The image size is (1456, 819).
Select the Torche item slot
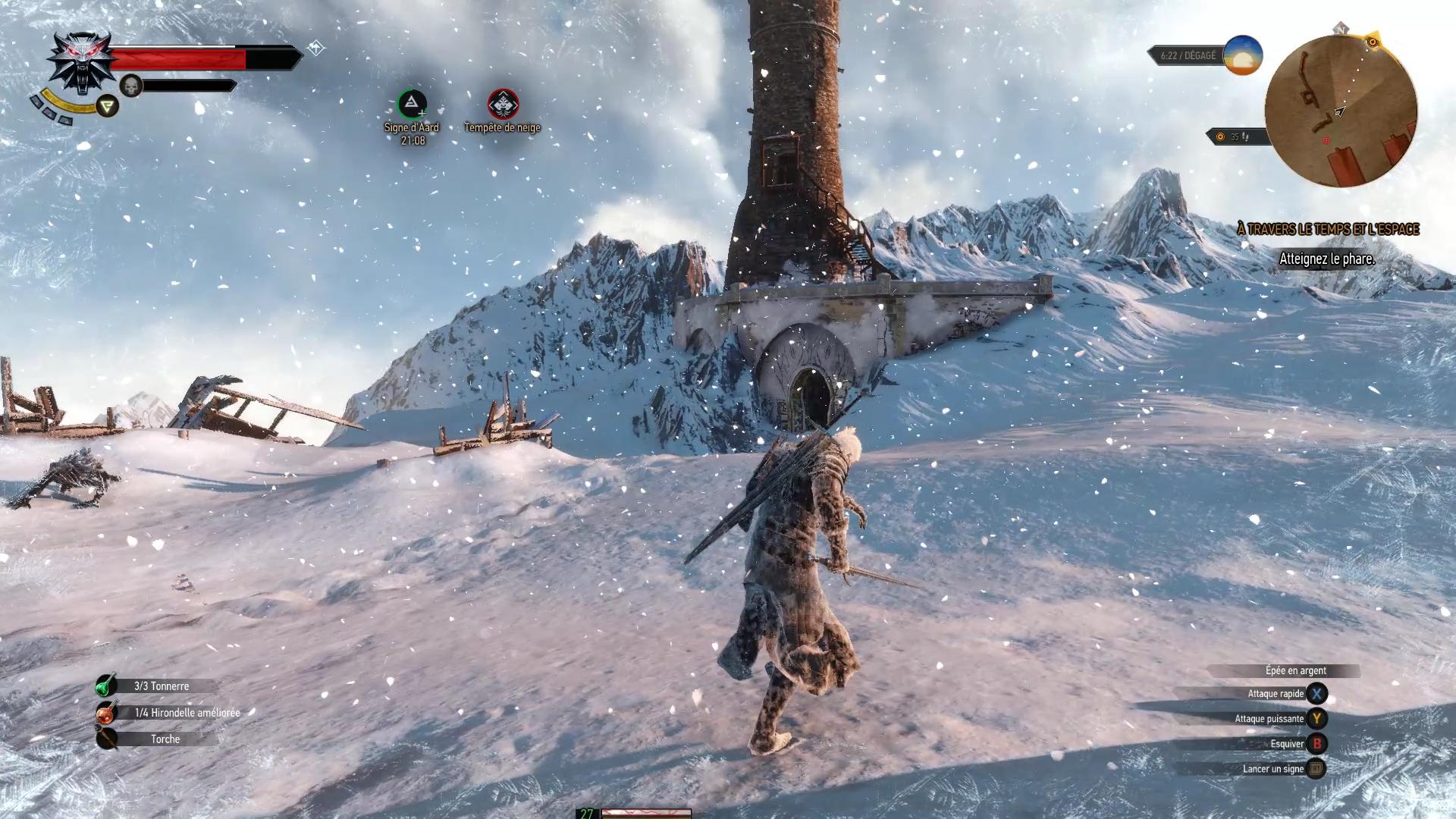106,739
